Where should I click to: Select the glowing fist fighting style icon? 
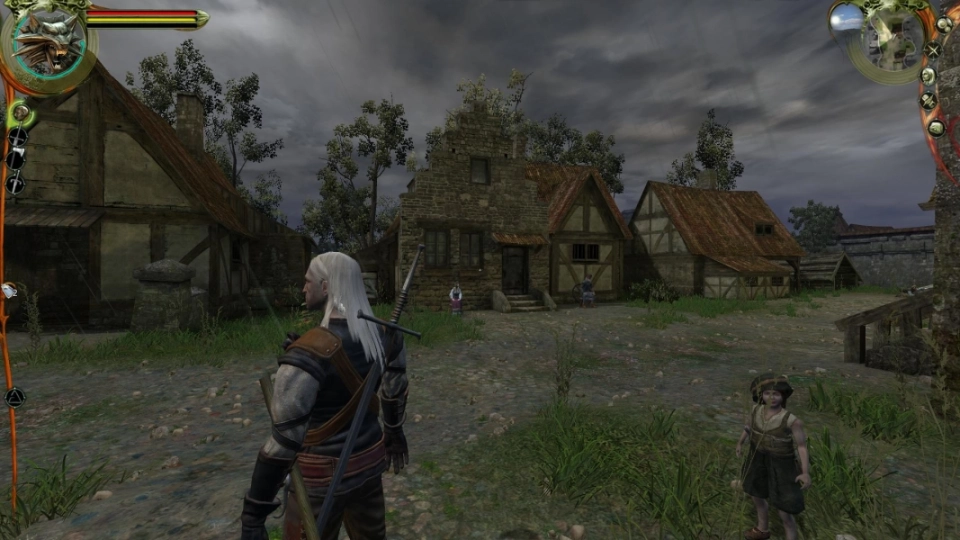[20, 113]
